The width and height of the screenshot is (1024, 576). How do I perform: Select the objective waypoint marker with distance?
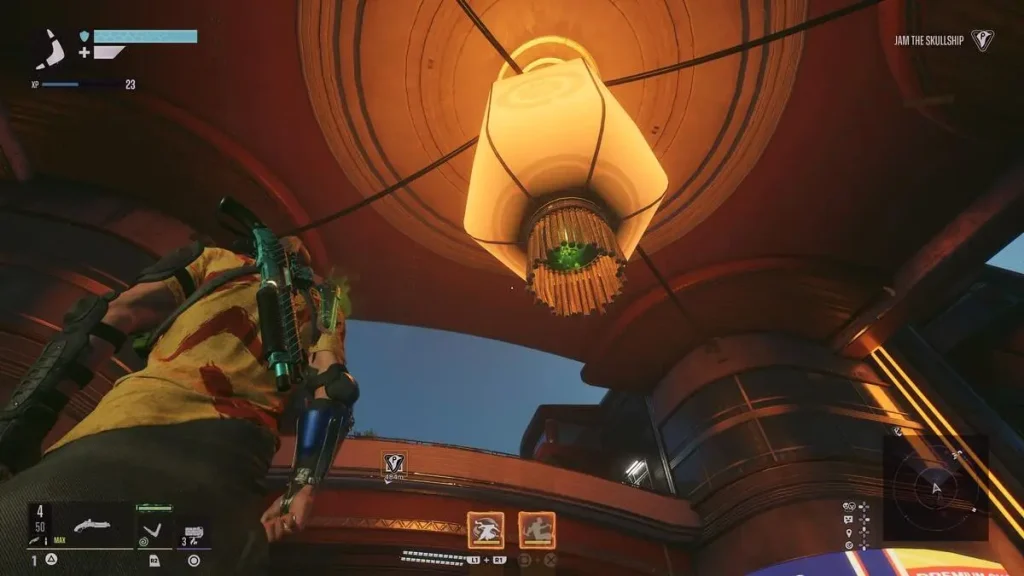pyautogui.click(x=393, y=463)
